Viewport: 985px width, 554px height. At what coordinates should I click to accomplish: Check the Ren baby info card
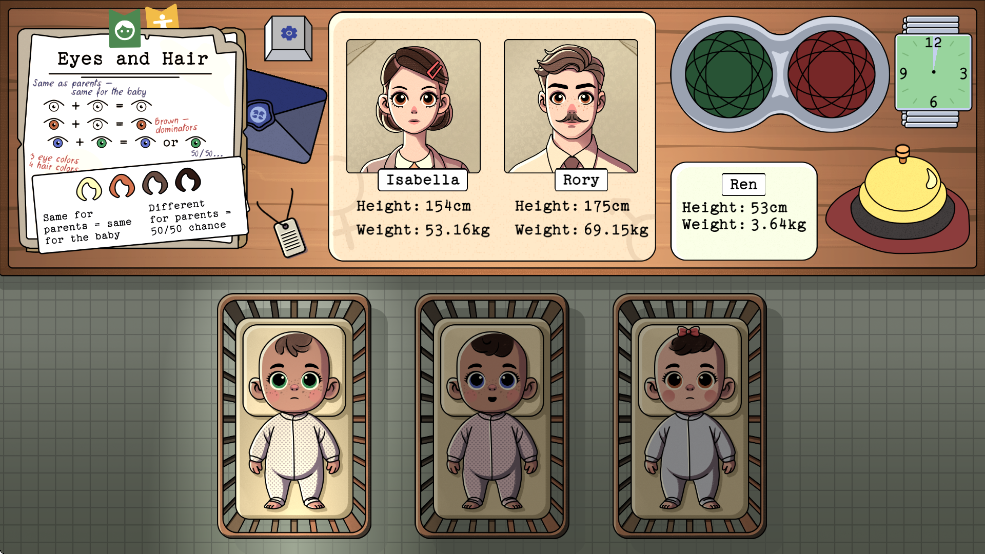[x=743, y=211]
